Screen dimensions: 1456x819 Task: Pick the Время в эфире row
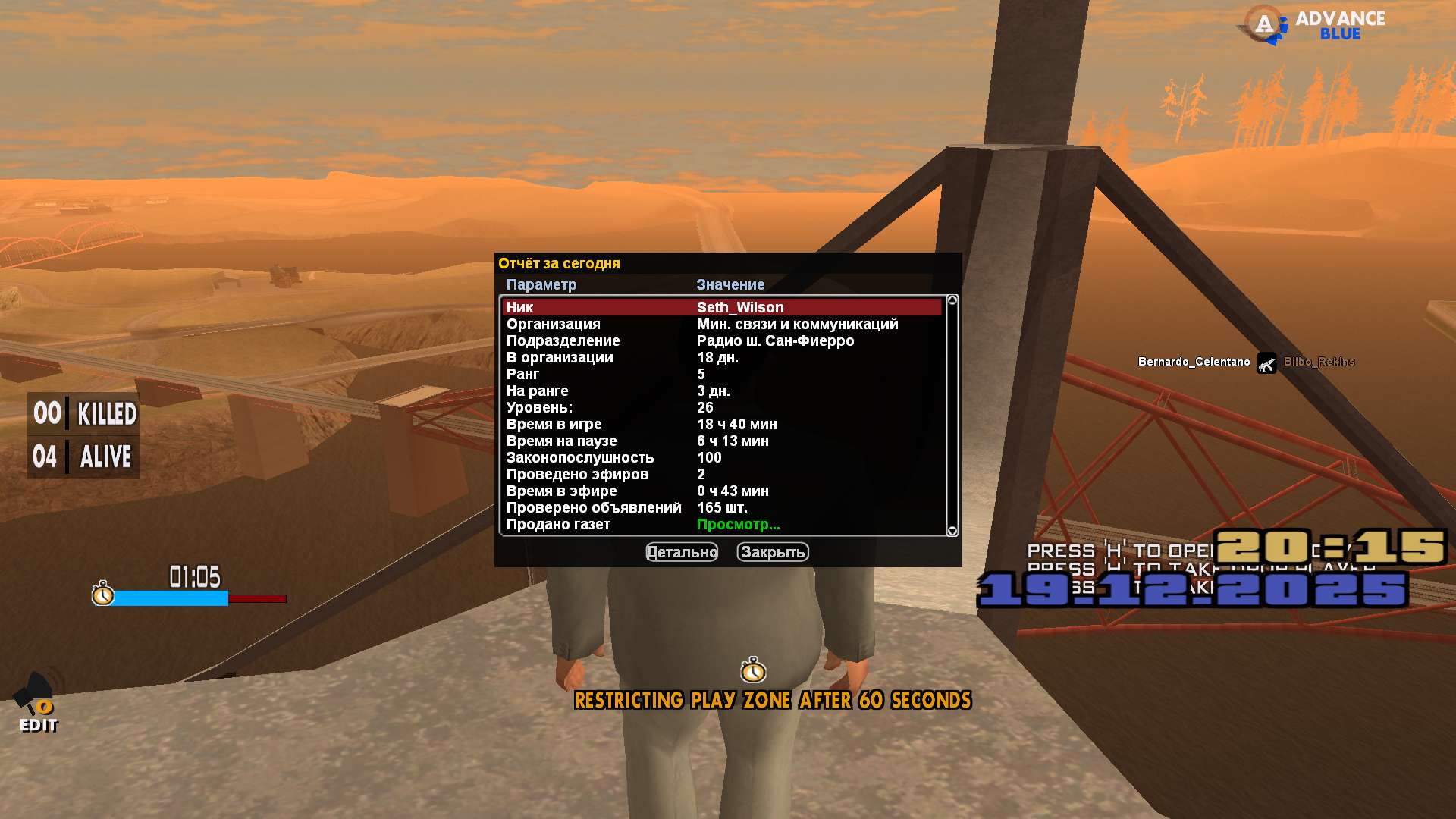tap(720, 491)
